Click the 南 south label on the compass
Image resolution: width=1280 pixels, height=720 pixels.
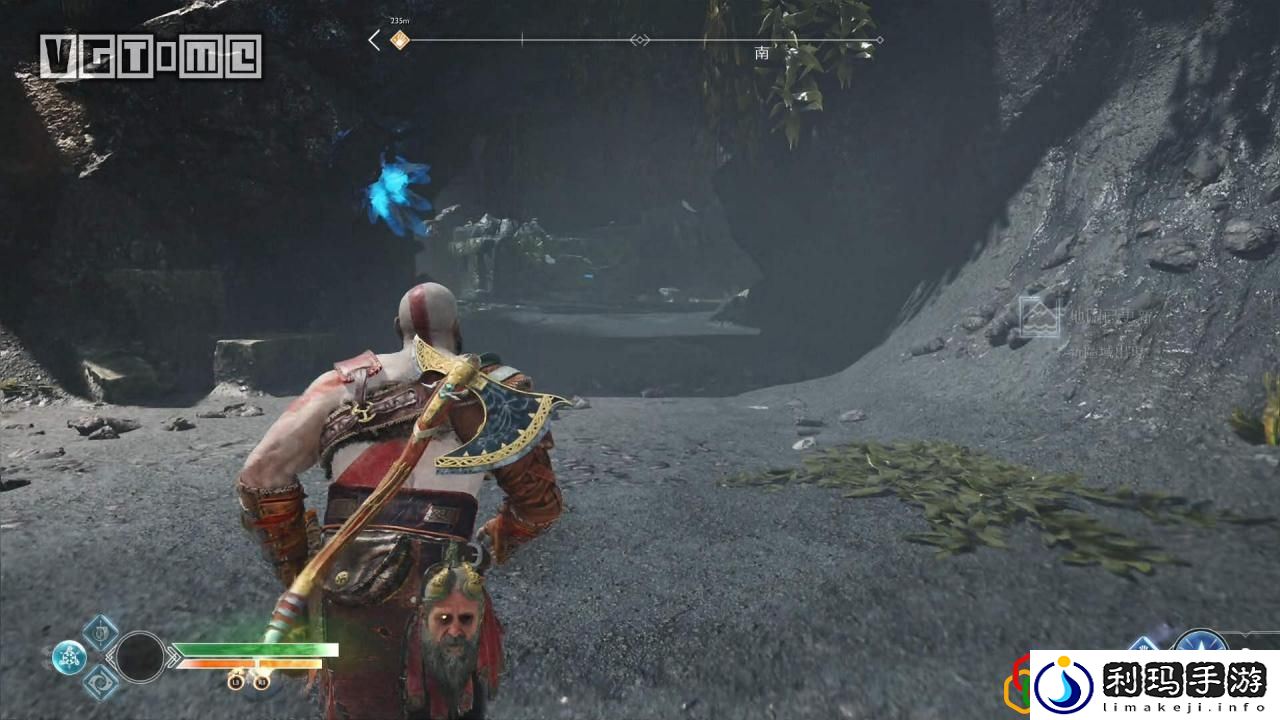[x=762, y=53]
